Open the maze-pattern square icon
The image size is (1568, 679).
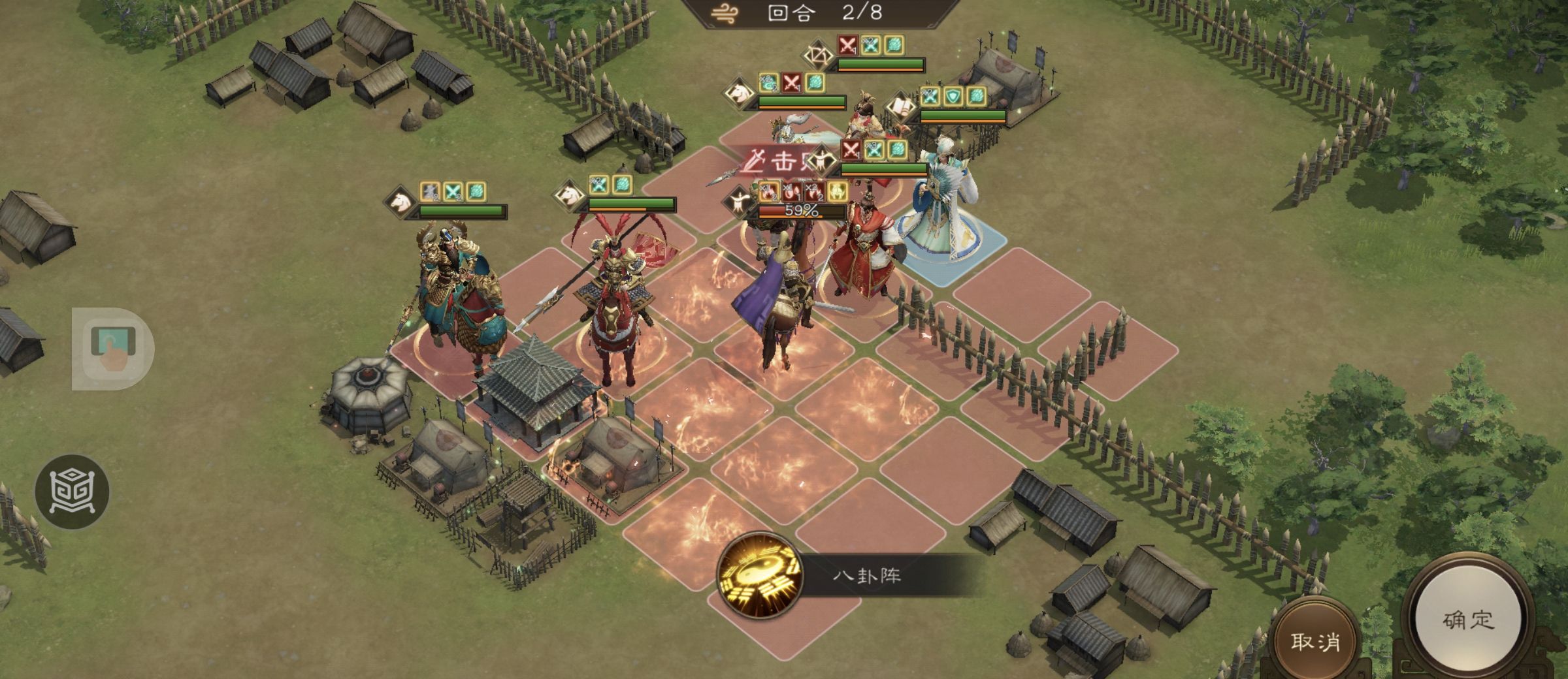(x=72, y=491)
